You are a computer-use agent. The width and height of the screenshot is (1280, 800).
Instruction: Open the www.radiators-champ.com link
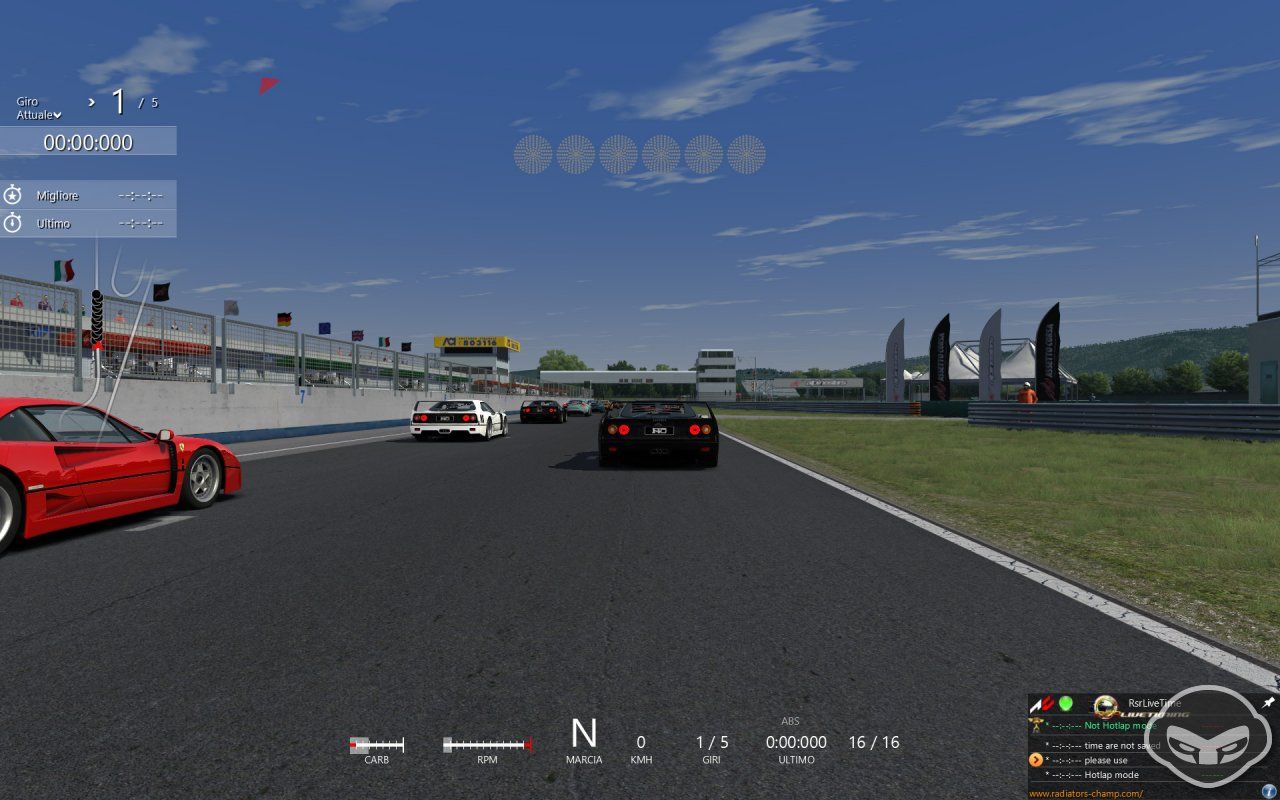coord(1085,791)
